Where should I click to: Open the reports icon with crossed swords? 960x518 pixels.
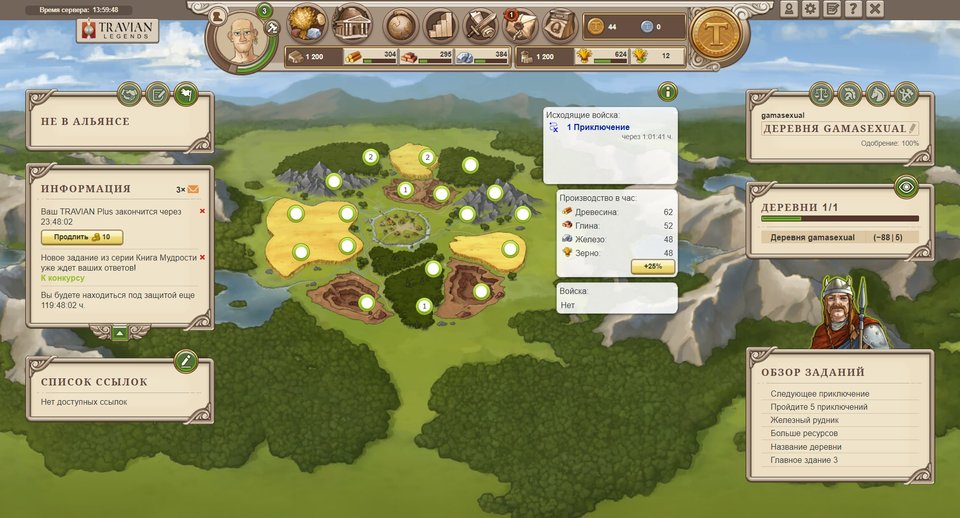click(x=480, y=25)
